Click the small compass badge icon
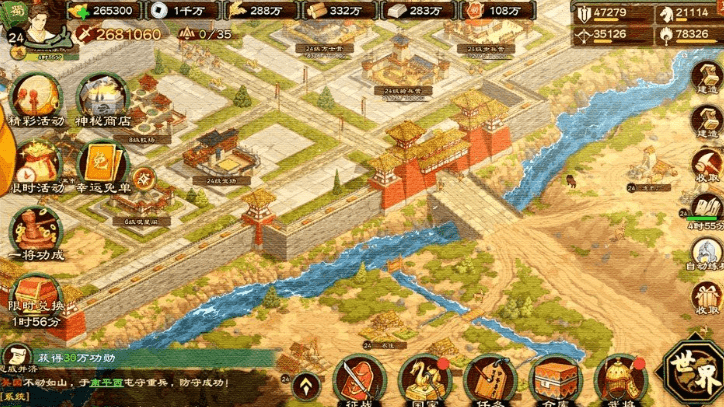Screen dimensions: 724x407 coord(144,178)
